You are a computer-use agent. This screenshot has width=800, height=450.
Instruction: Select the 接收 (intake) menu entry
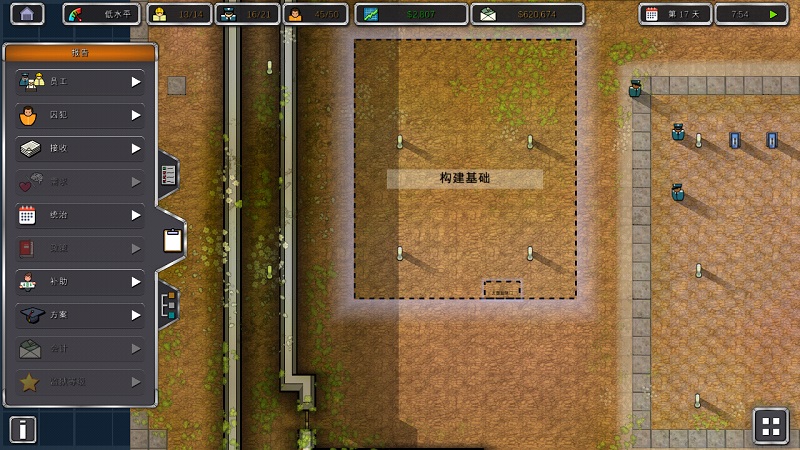click(80, 149)
